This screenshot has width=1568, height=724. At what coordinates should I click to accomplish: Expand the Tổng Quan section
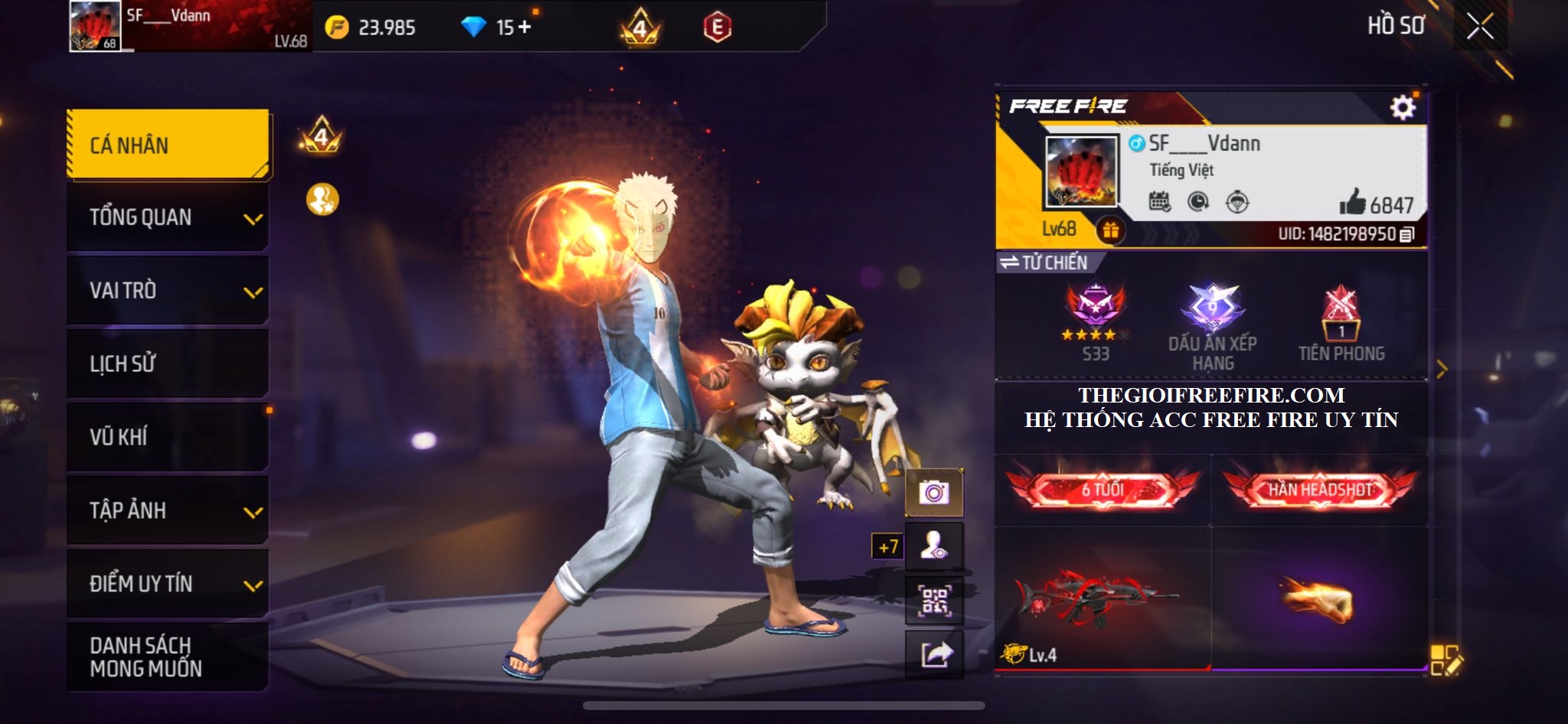pos(168,217)
